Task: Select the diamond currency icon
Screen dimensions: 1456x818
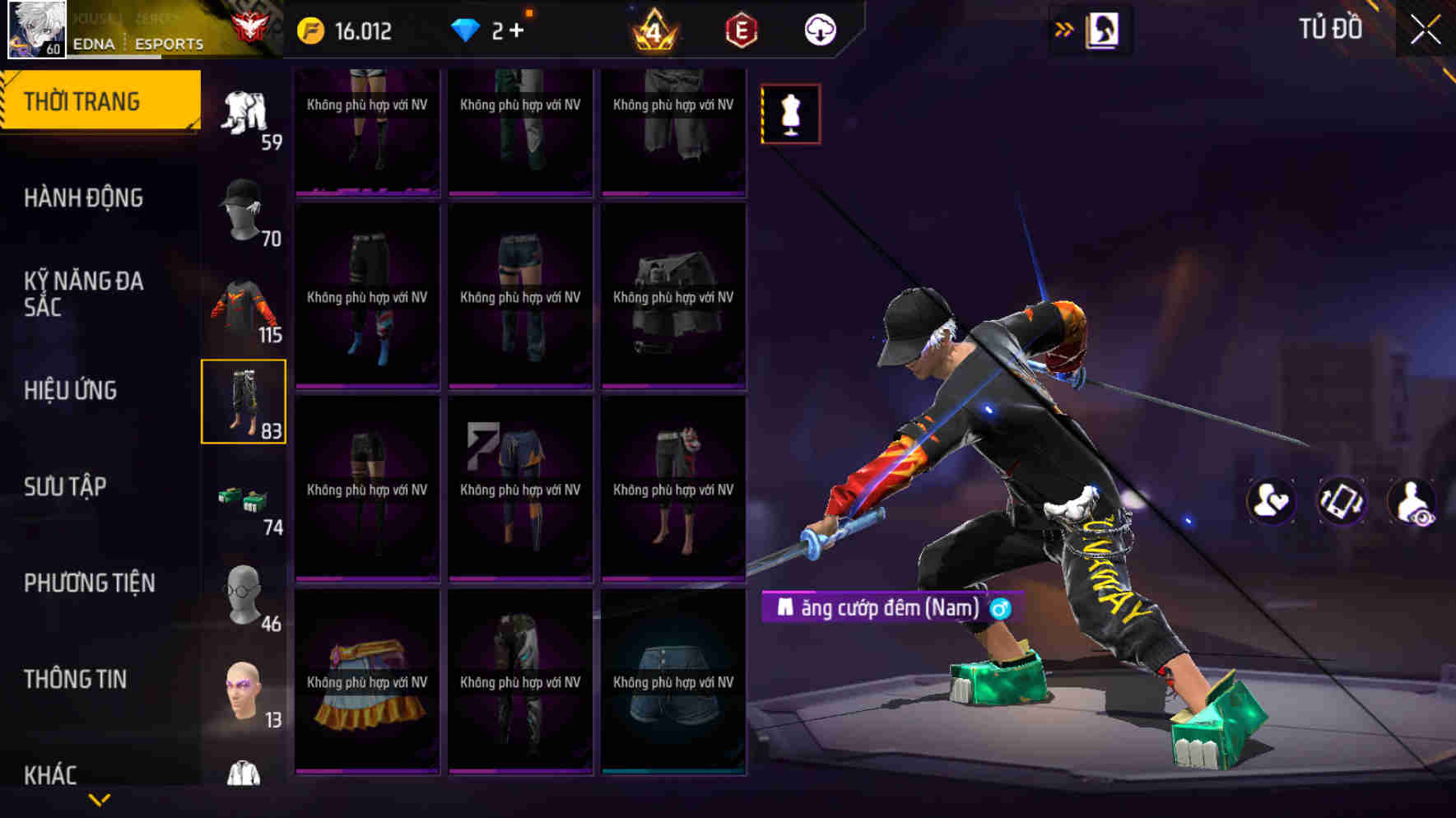Action: pos(468,30)
